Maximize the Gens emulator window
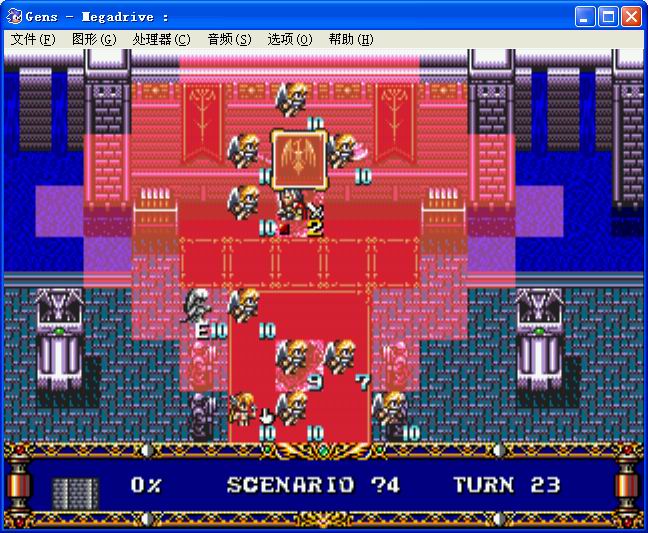The height and width of the screenshot is (533, 648). coord(608,16)
